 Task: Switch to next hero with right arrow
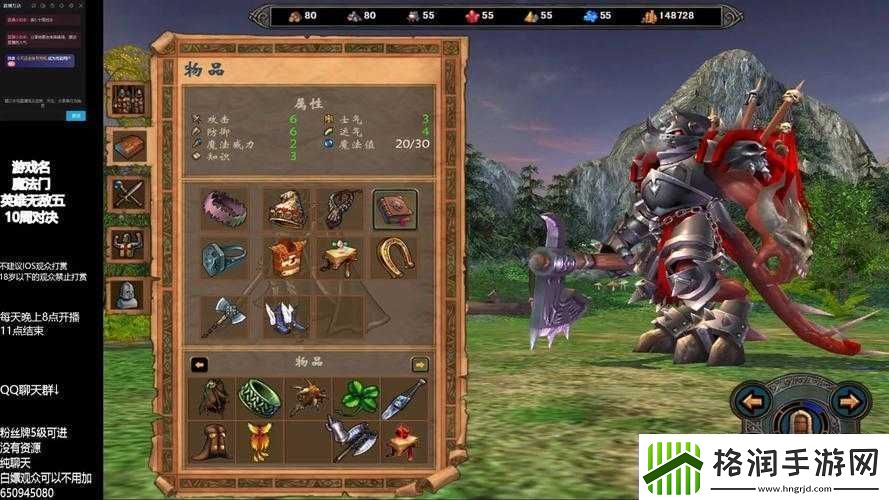coord(846,403)
